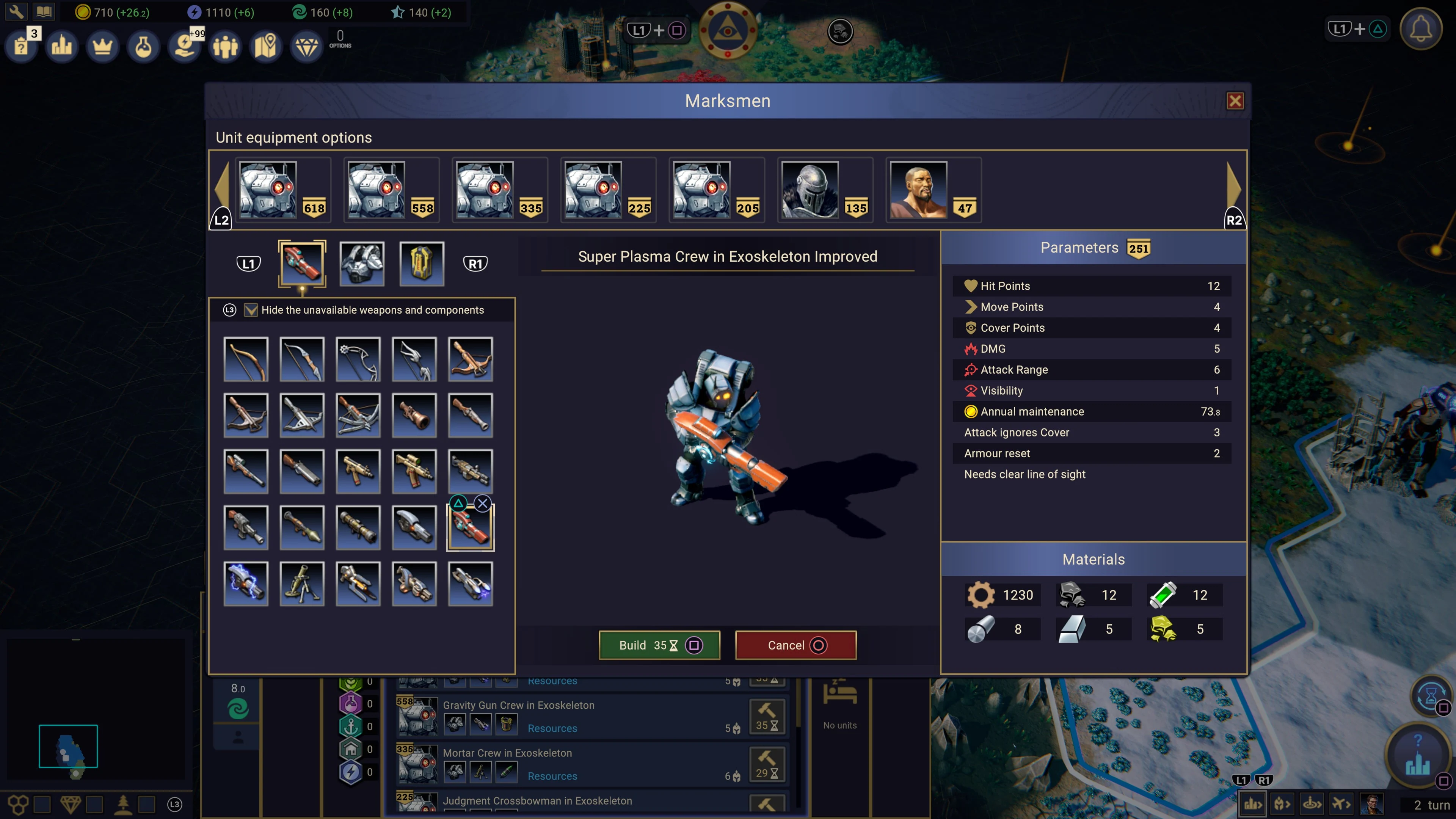Open the world map panel icon
The width and height of the screenshot is (1456, 819).
point(266,46)
